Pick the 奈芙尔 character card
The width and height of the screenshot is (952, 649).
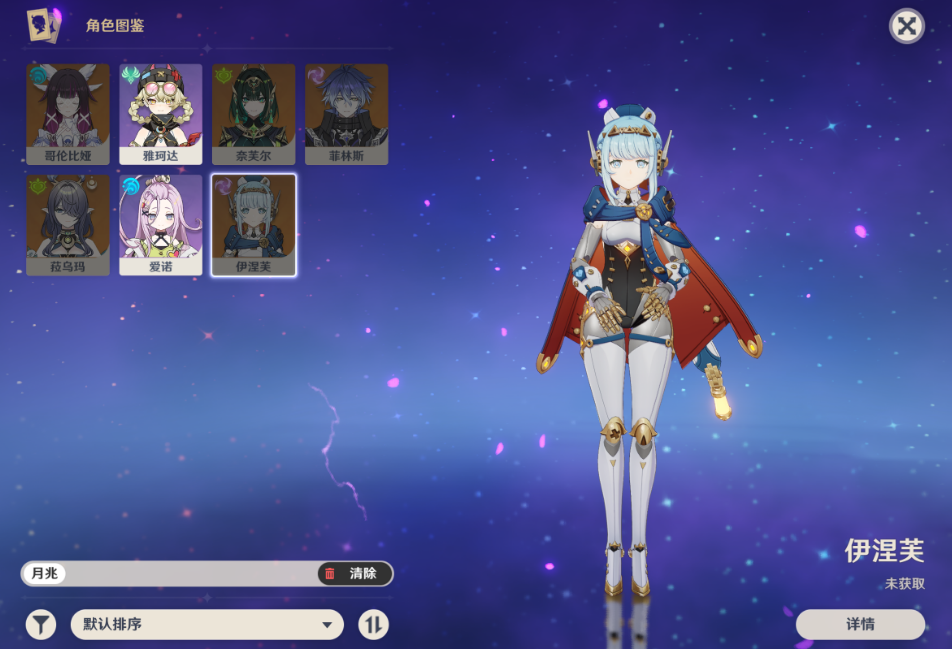(253, 114)
